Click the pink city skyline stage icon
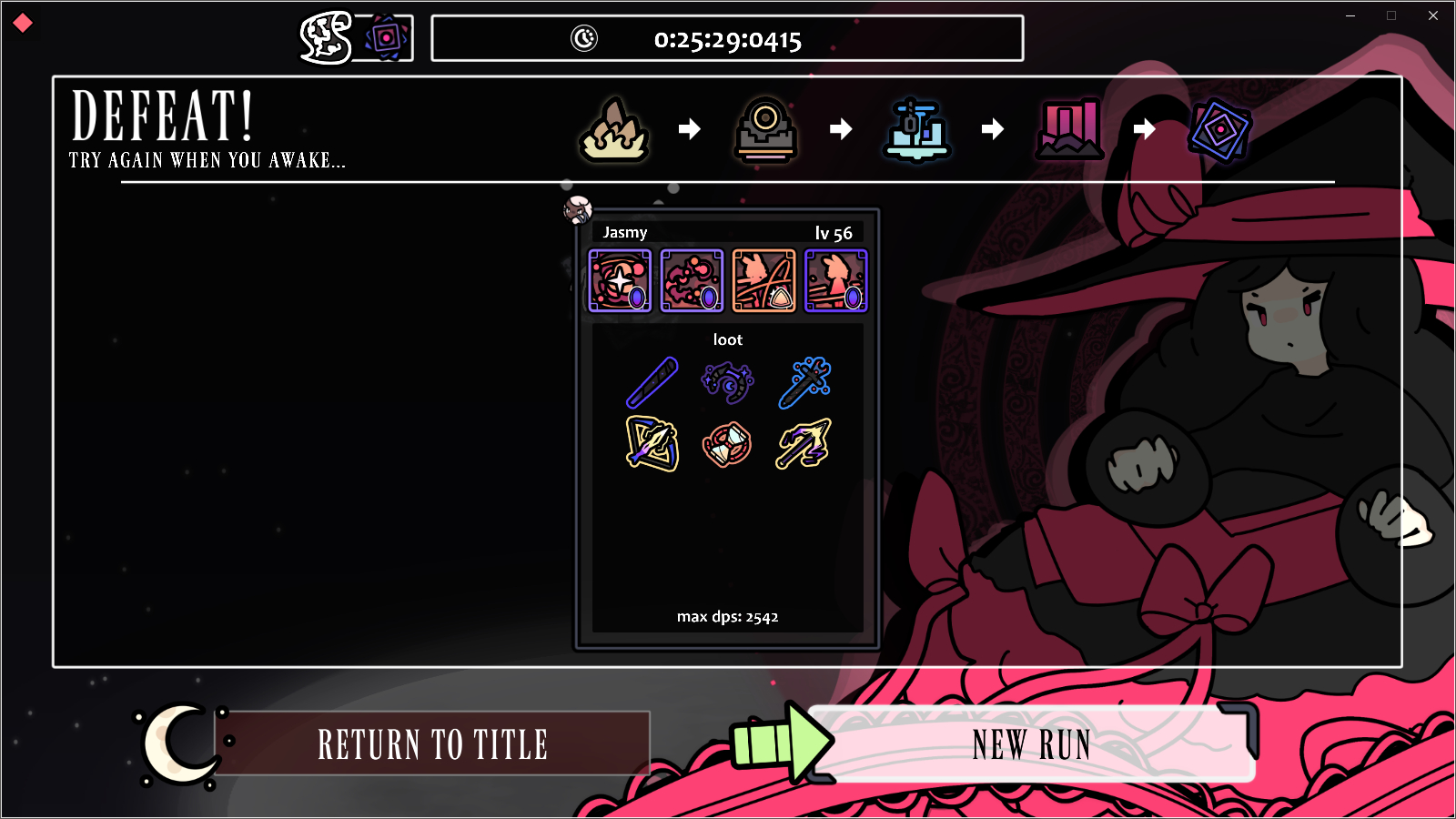 pyautogui.click(x=1068, y=130)
